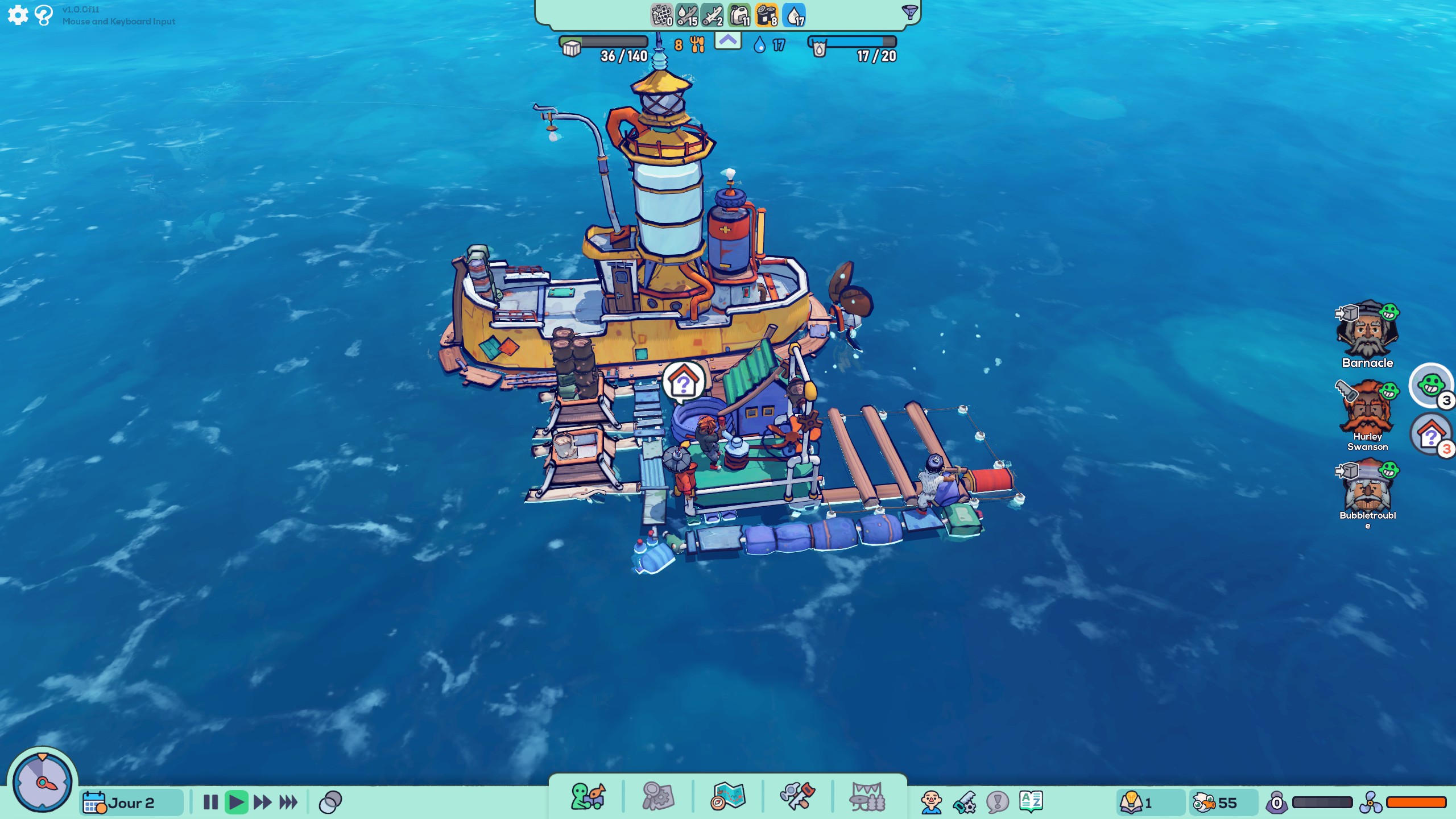1456x819 pixels.
Task: Set normal play speed
Action: tap(236, 803)
